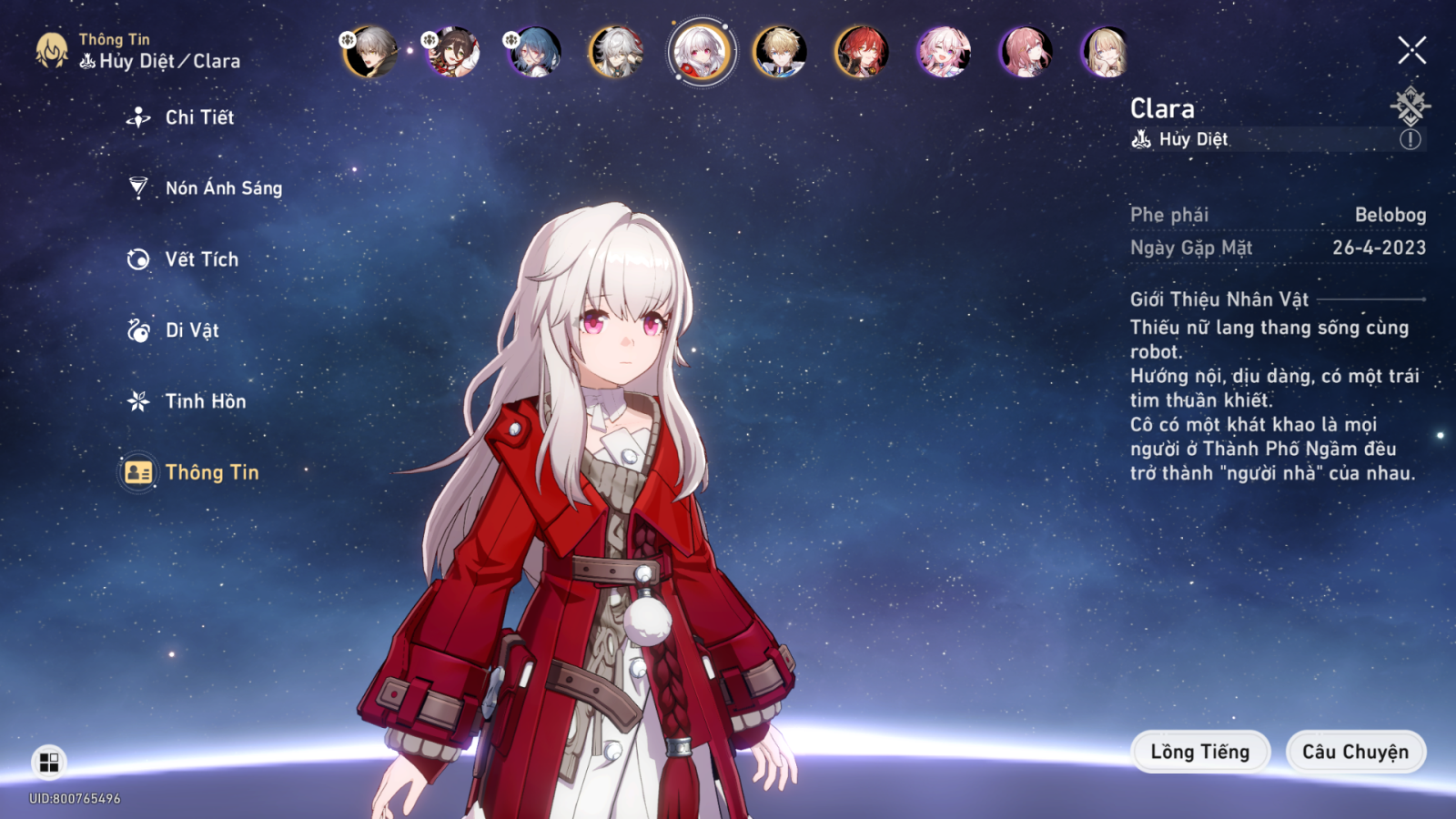This screenshot has width=1456, height=819.
Task: Open the Lồng Tiếng voice lines
Action: coord(1199,752)
